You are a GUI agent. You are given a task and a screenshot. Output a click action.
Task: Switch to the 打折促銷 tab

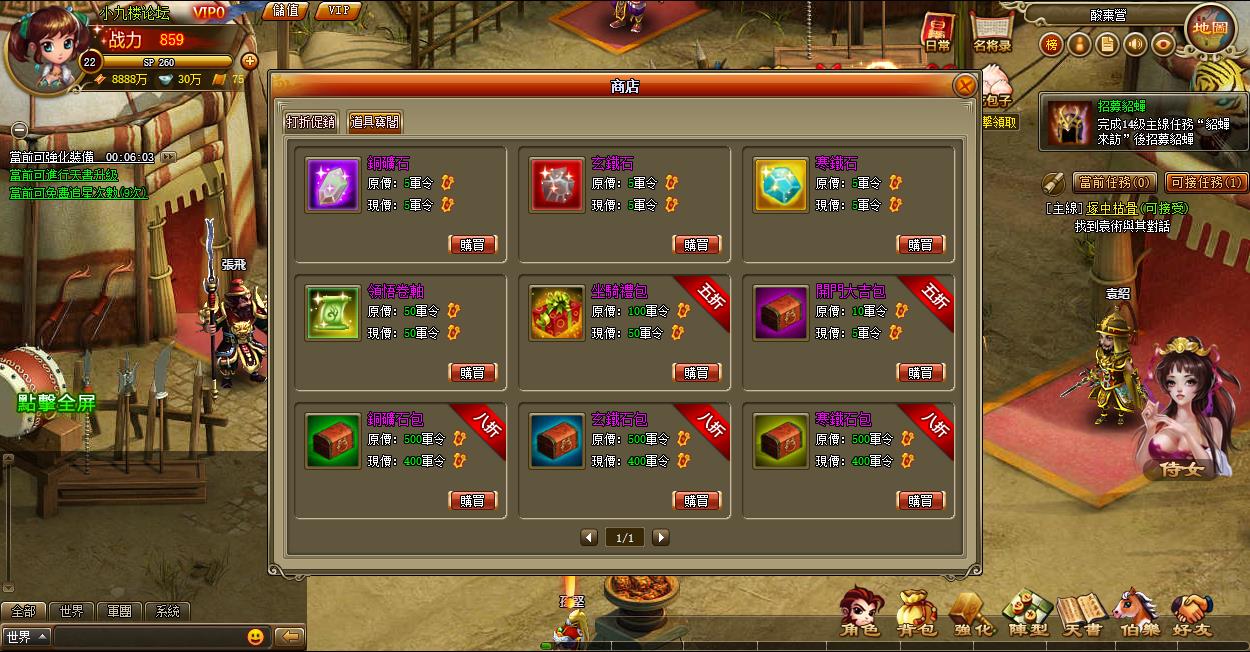coord(311,122)
